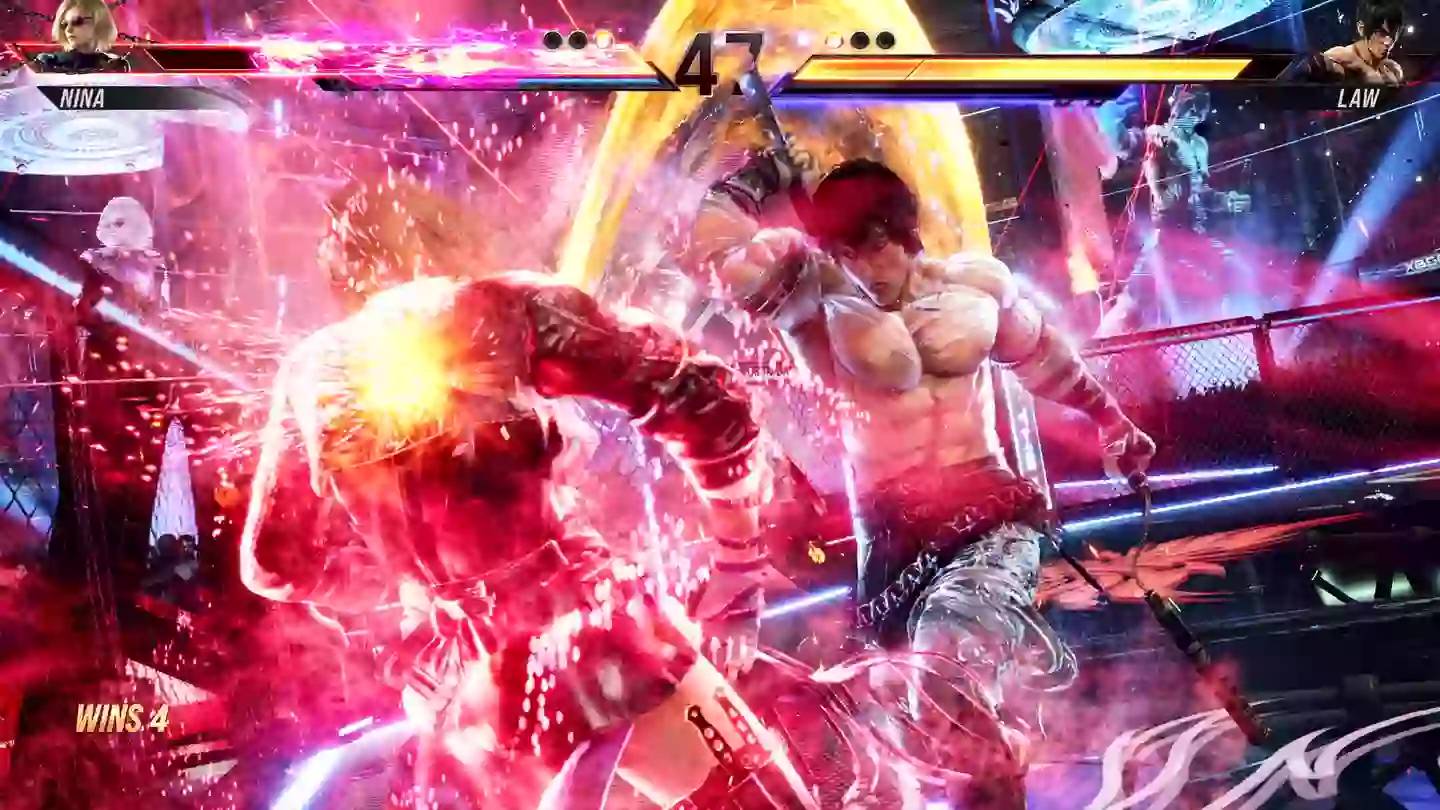Click the unlit pip left of Law's dots
This screenshot has width=1440, height=810.
[x=833, y=40]
